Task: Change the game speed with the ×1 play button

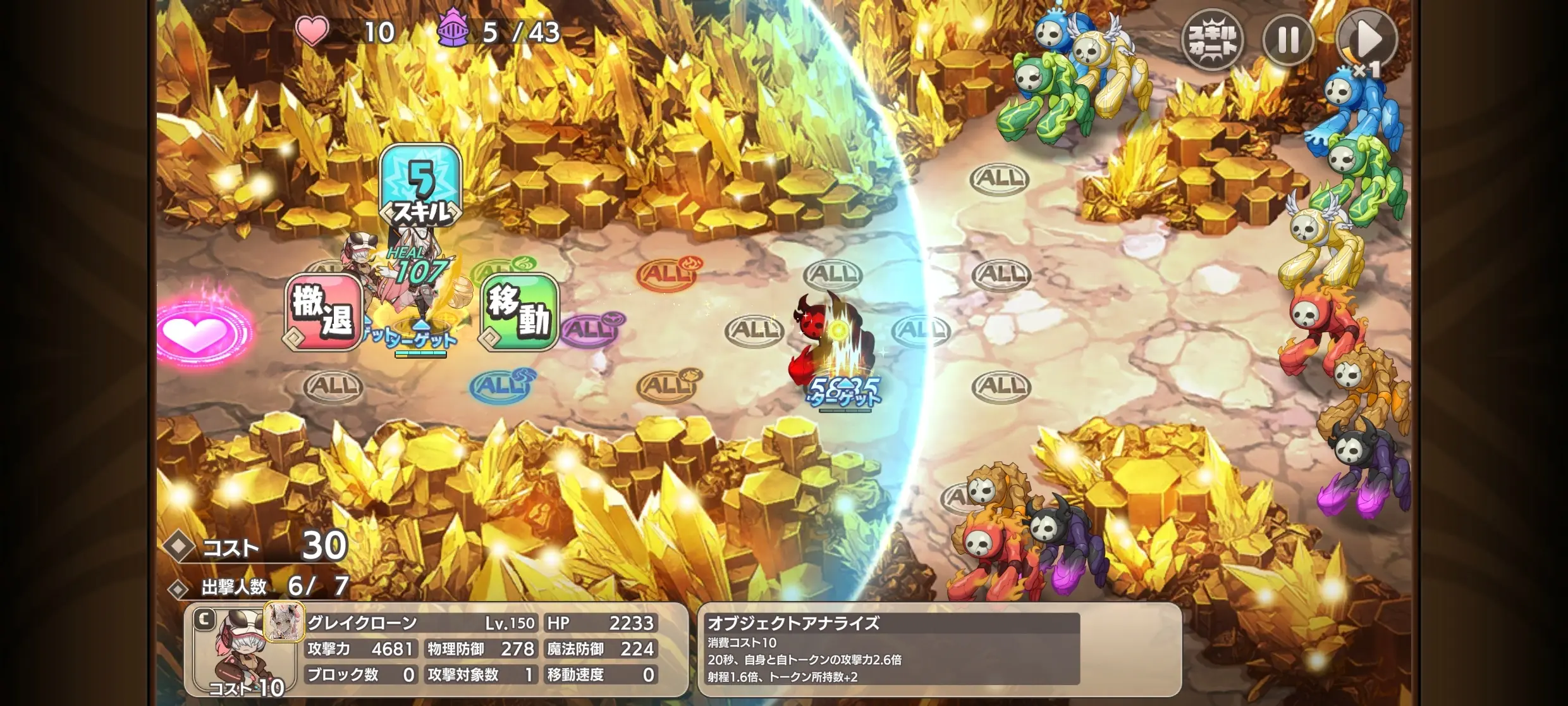Action: point(1366,40)
